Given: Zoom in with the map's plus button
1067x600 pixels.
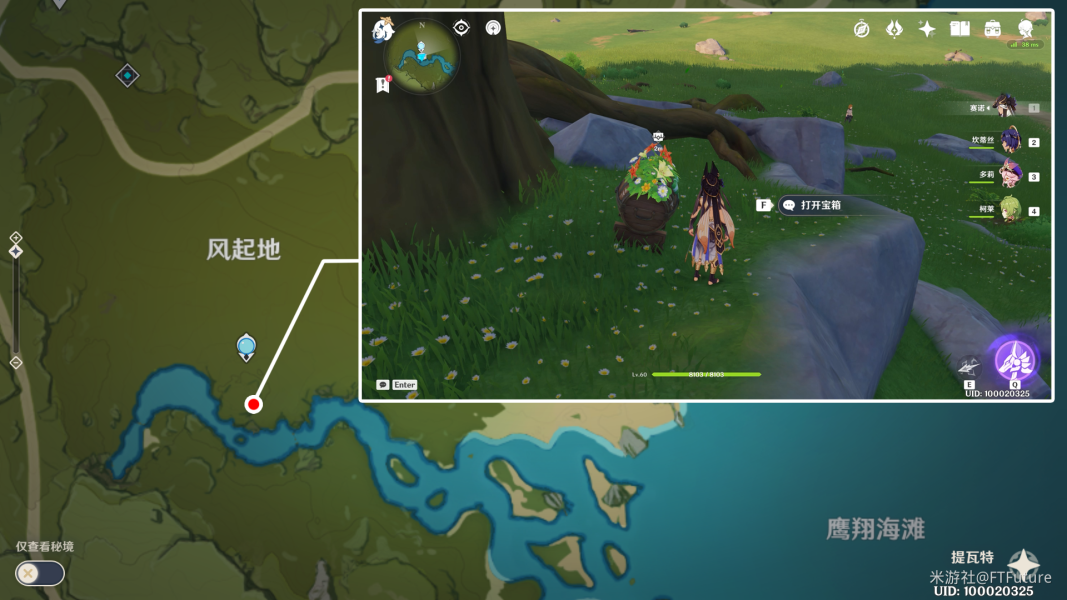Looking at the screenshot, I should pyautogui.click(x=16, y=238).
